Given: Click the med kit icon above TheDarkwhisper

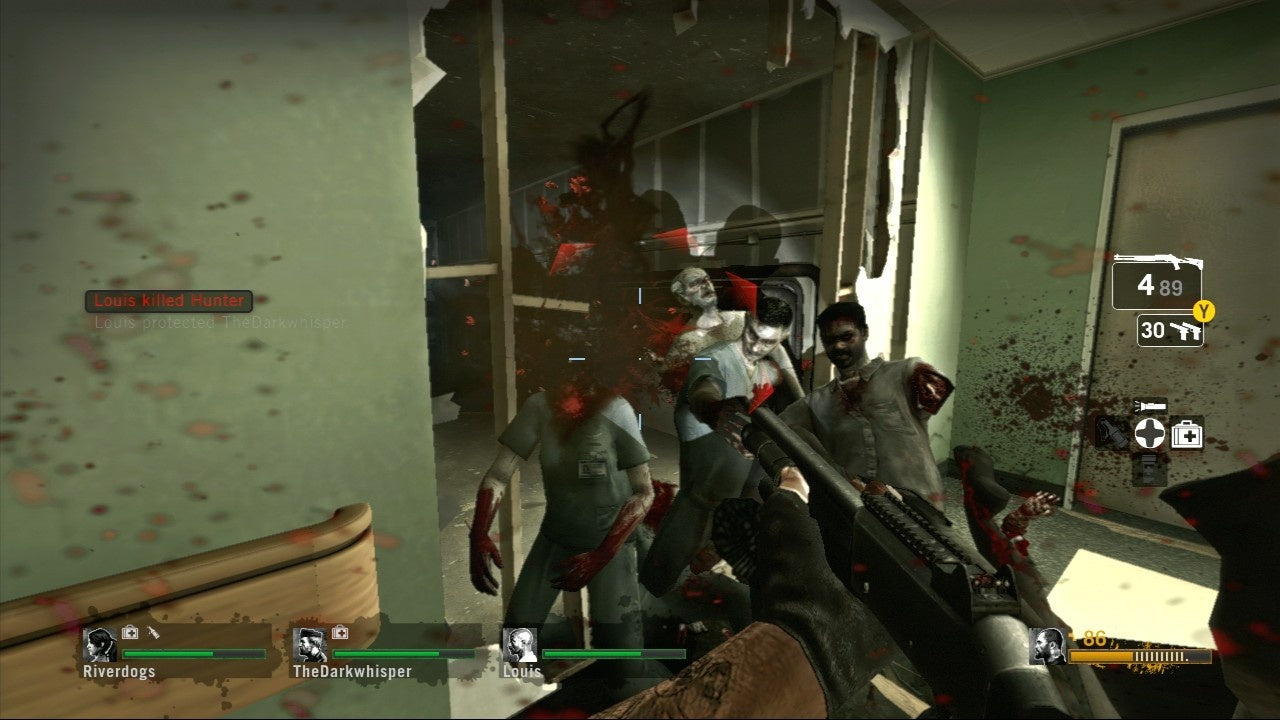Looking at the screenshot, I should [x=340, y=633].
